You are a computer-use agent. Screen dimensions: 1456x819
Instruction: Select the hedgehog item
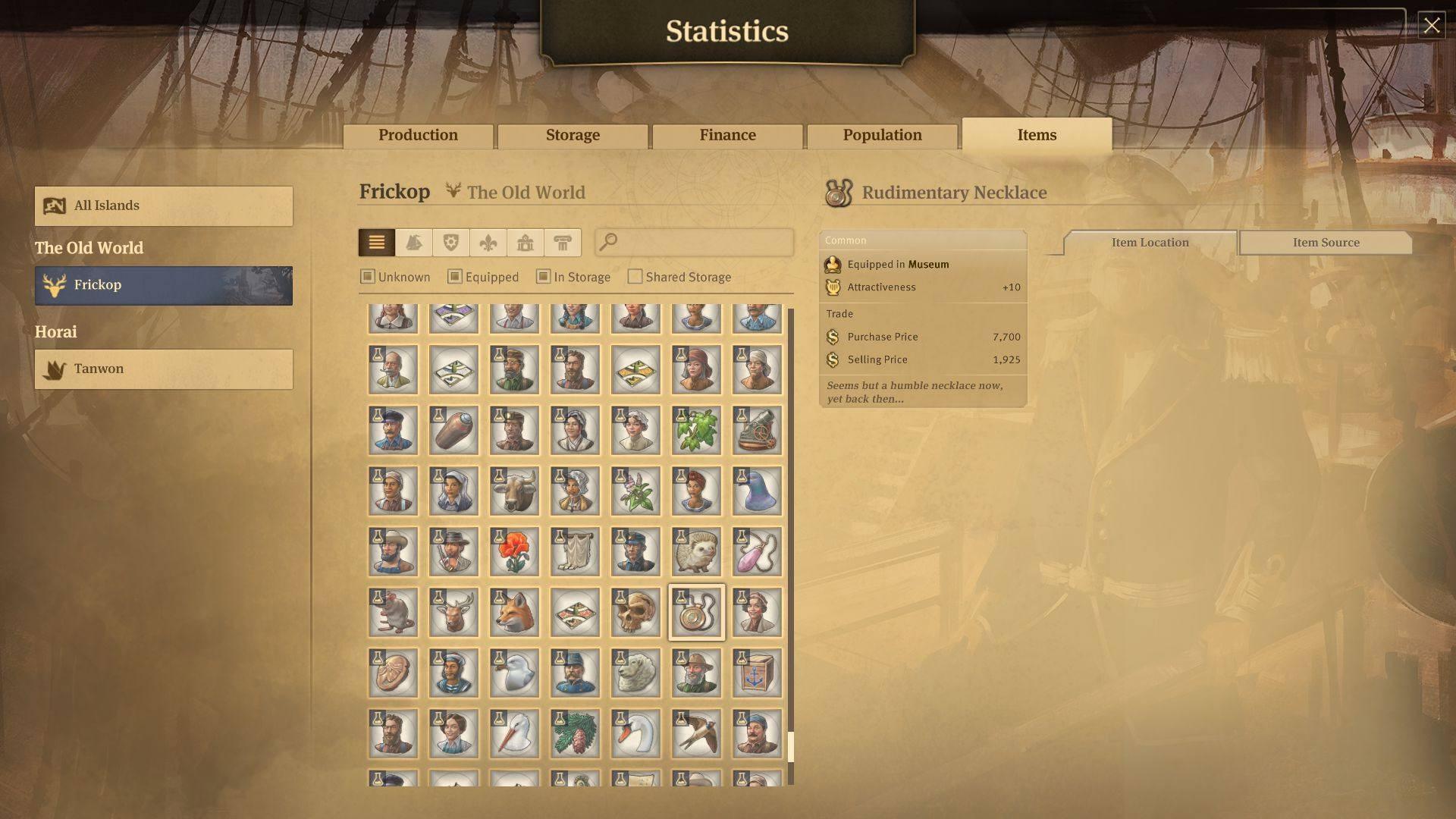696,552
